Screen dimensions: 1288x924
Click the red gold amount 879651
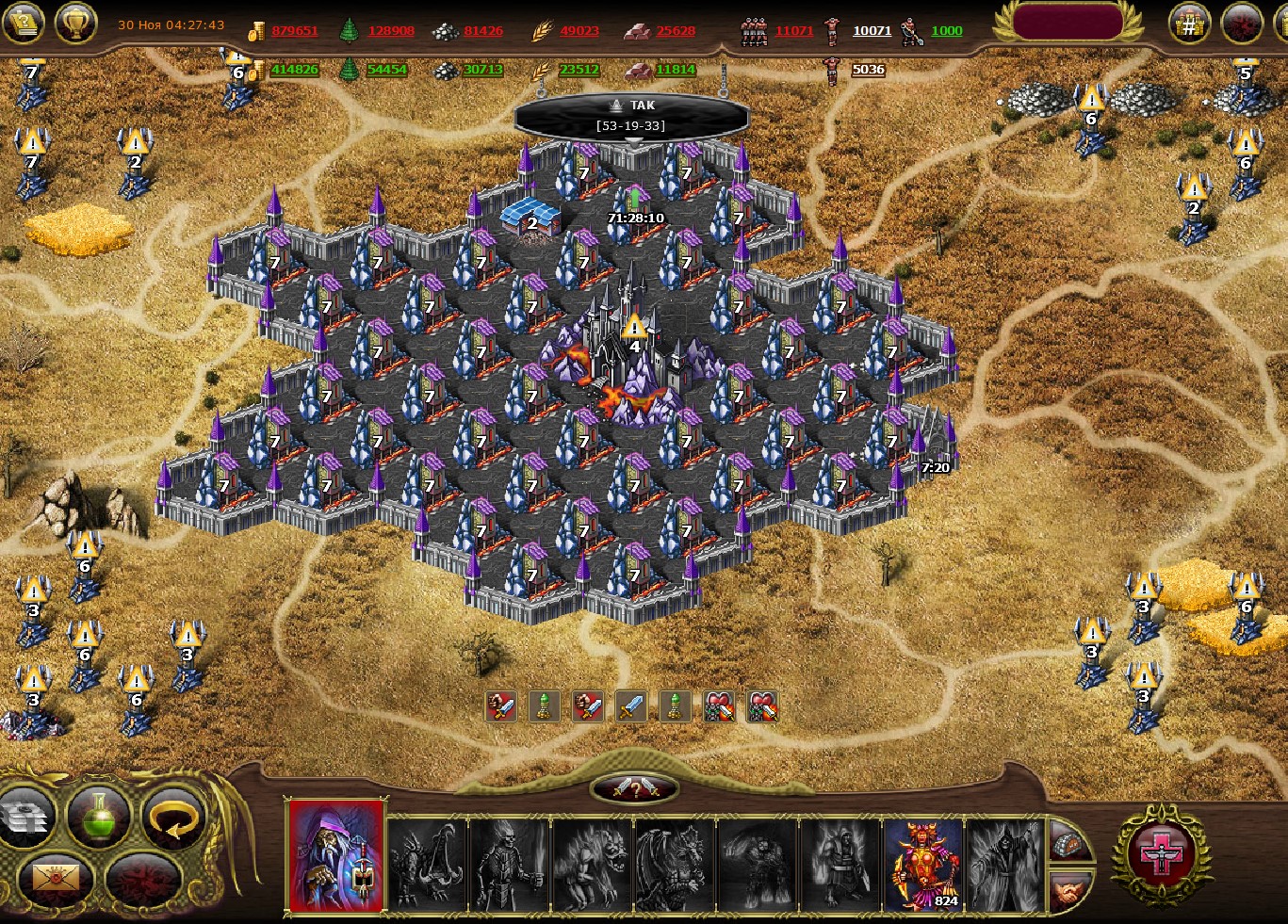295,30
